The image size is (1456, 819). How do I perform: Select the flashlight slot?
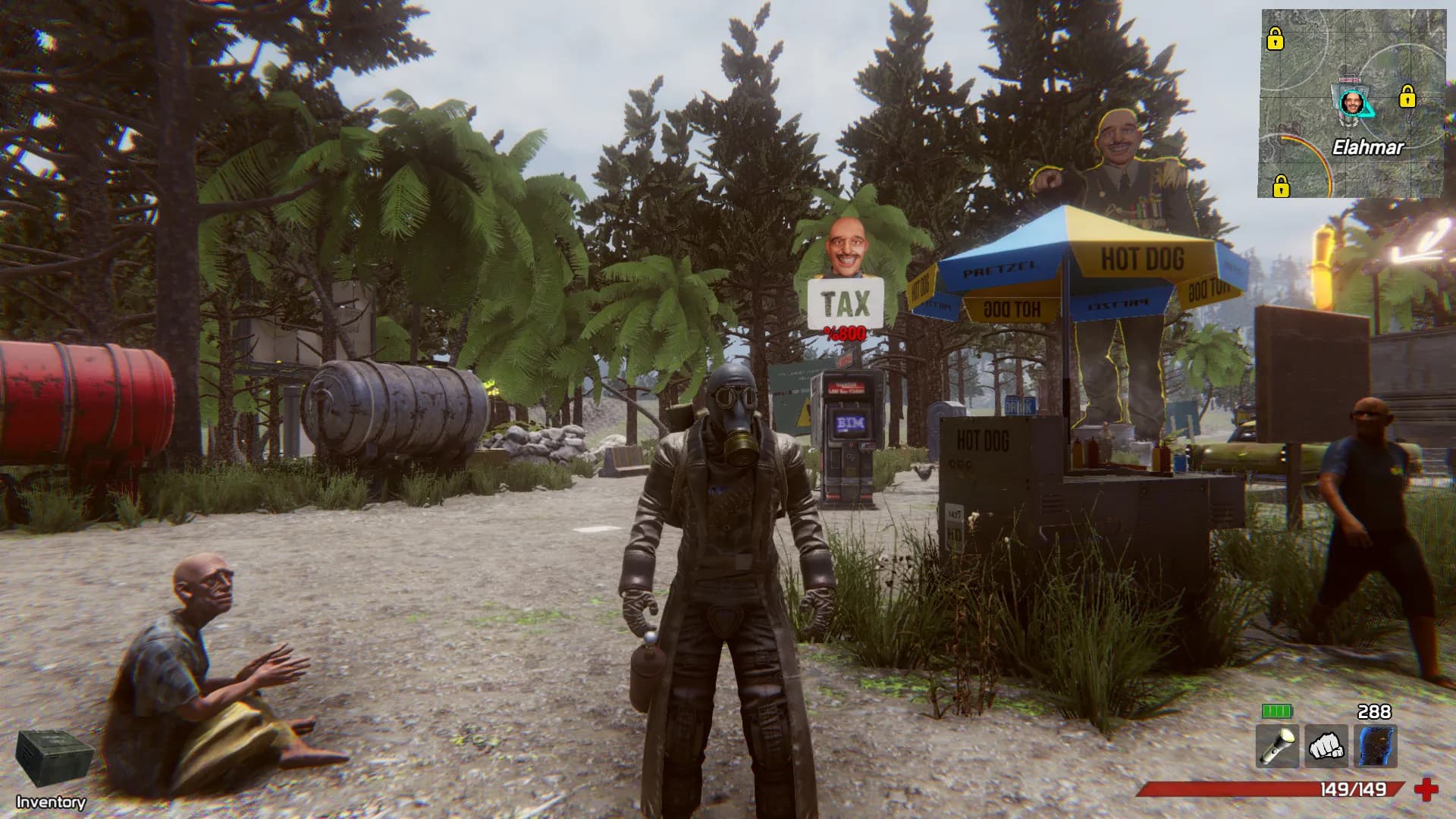tap(1277, 746)
